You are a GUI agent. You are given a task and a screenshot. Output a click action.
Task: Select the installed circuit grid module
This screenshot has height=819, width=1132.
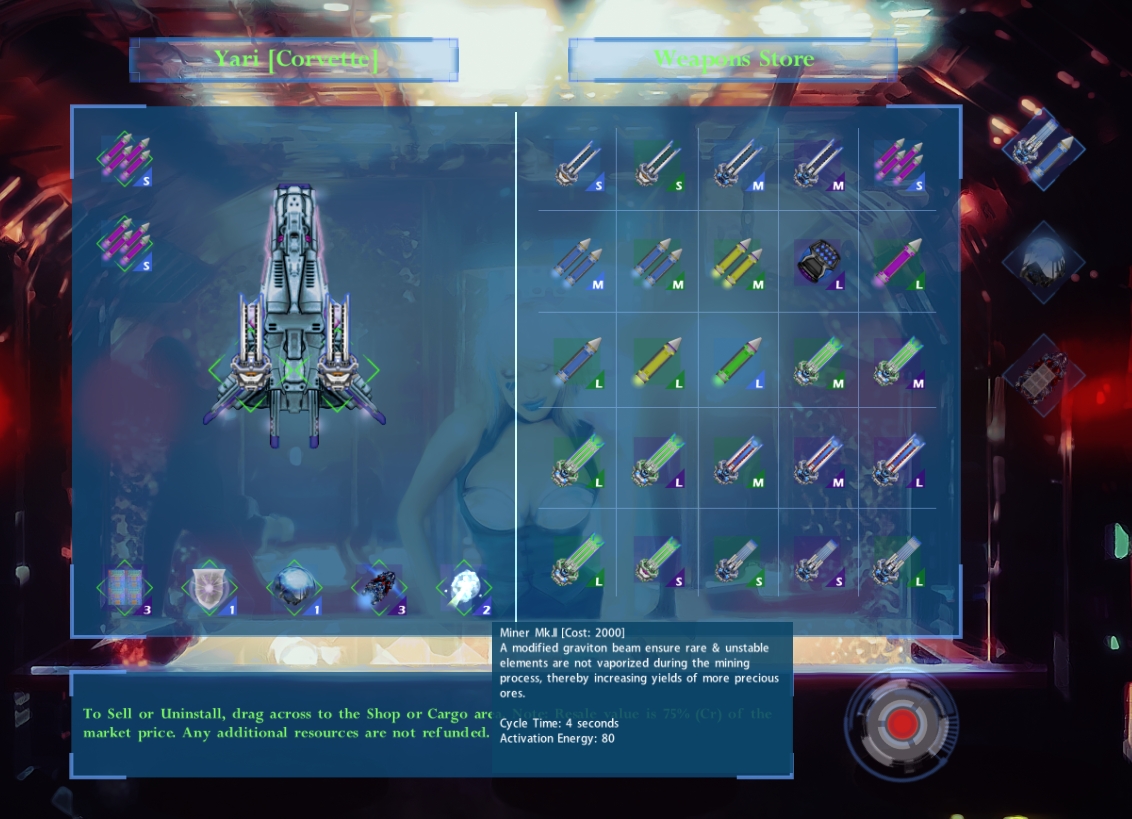(x=126, y=588)
